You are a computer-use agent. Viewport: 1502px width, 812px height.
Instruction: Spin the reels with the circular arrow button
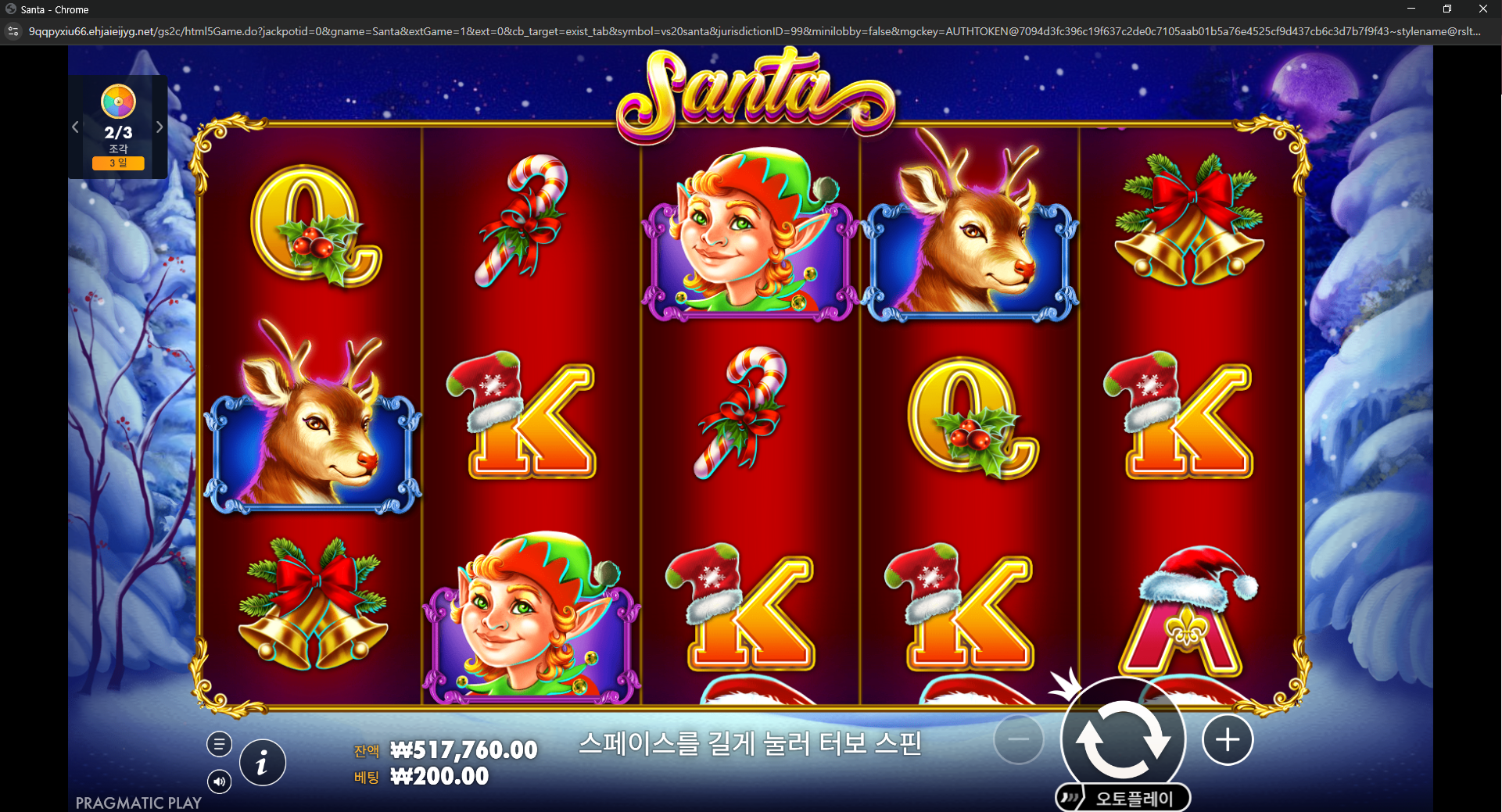tap(1123, 739)
